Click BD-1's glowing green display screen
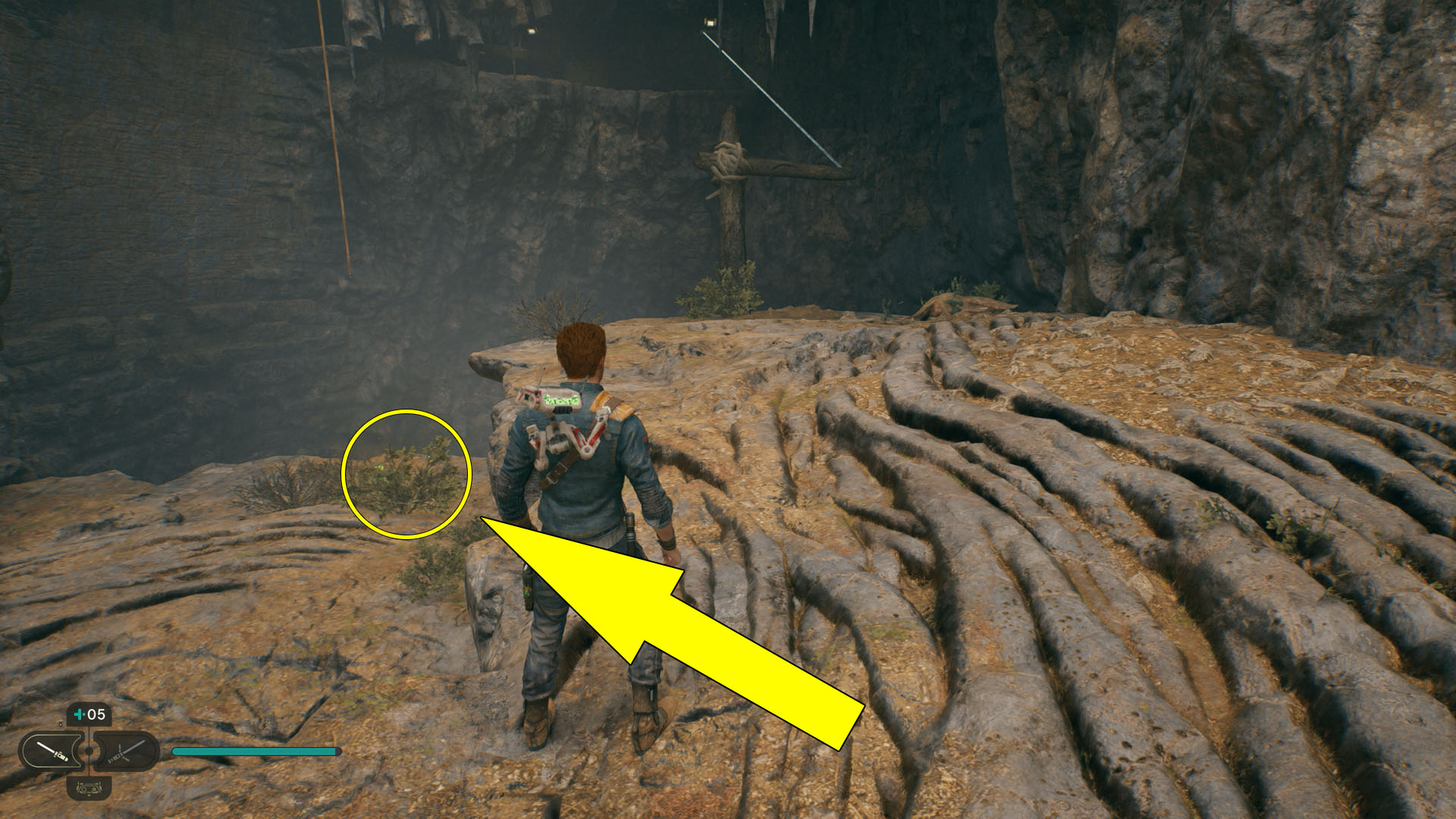 coord(562,400)
